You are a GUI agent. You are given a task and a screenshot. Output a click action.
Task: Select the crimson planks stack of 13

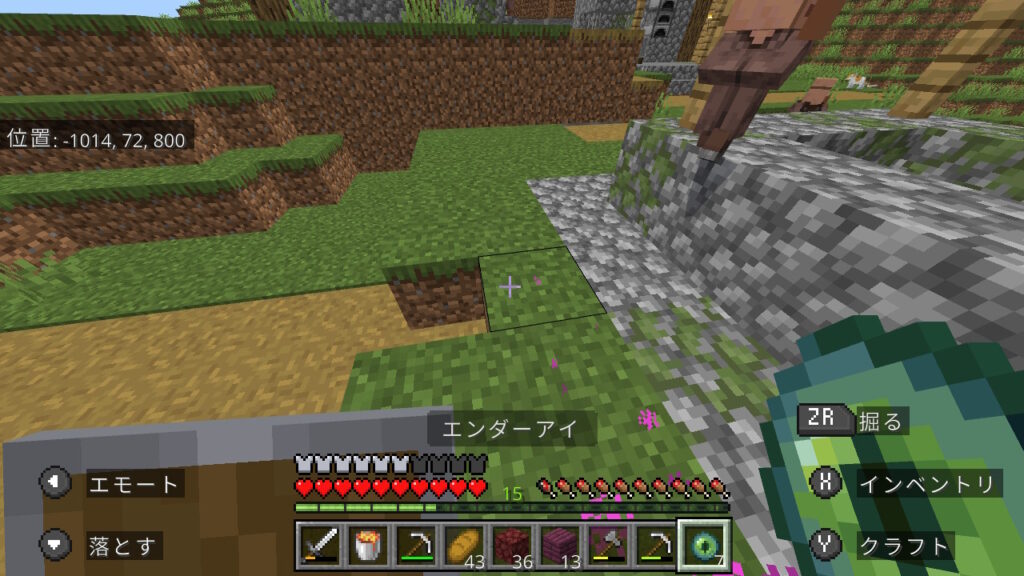tap(559, 545)
